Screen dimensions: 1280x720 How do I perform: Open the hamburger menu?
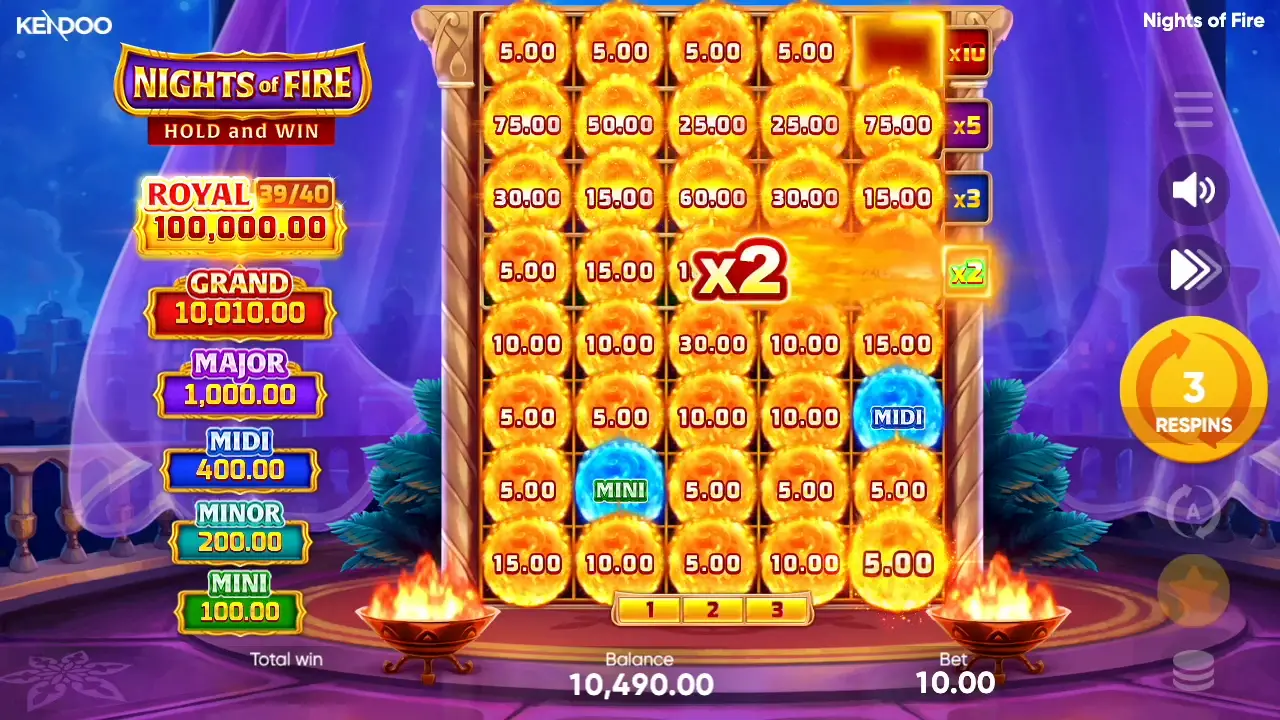tap(1193, 110)
